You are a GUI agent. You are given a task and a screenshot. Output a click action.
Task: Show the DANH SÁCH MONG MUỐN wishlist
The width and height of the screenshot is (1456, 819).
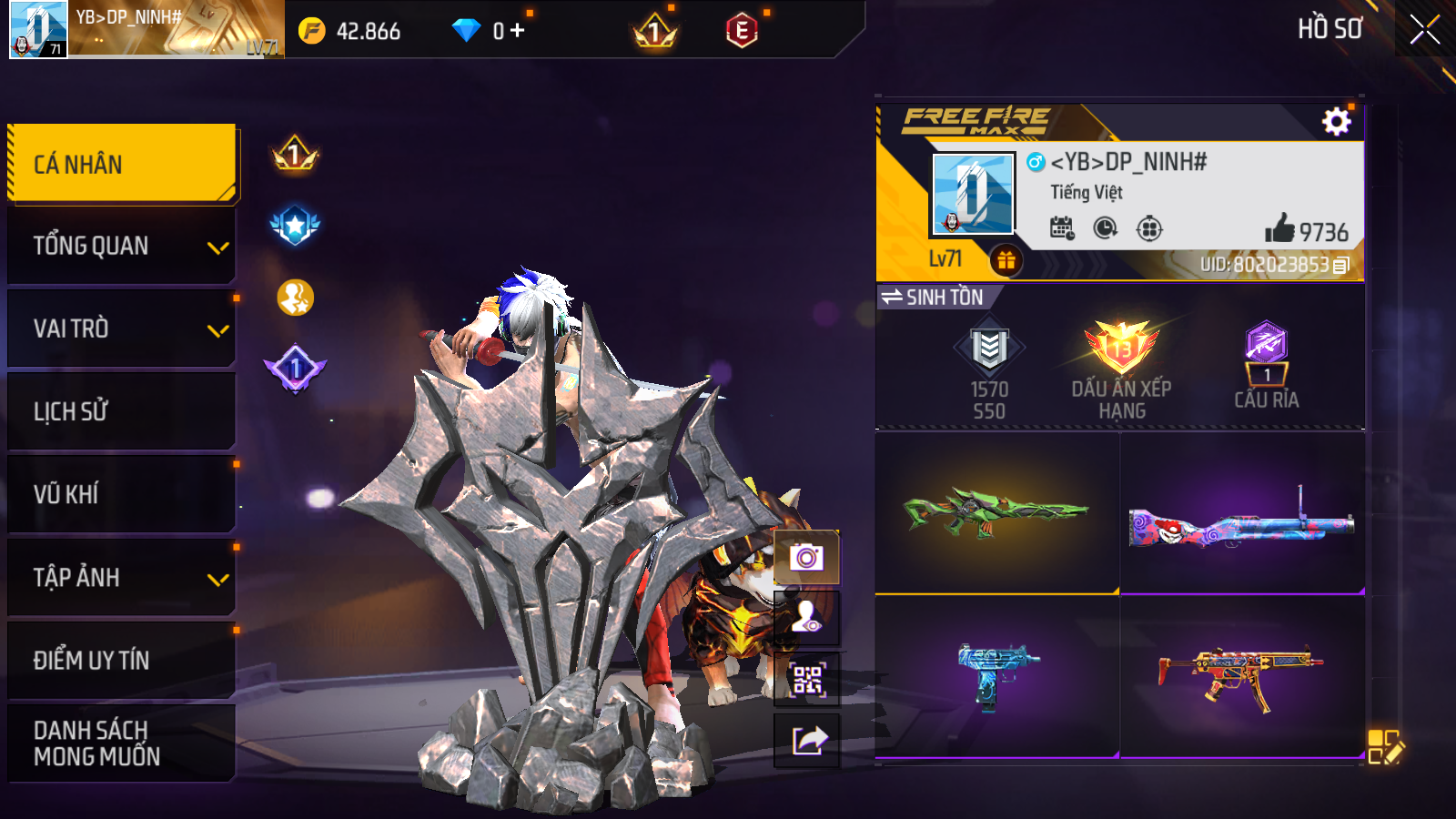[x=122, y=743]
